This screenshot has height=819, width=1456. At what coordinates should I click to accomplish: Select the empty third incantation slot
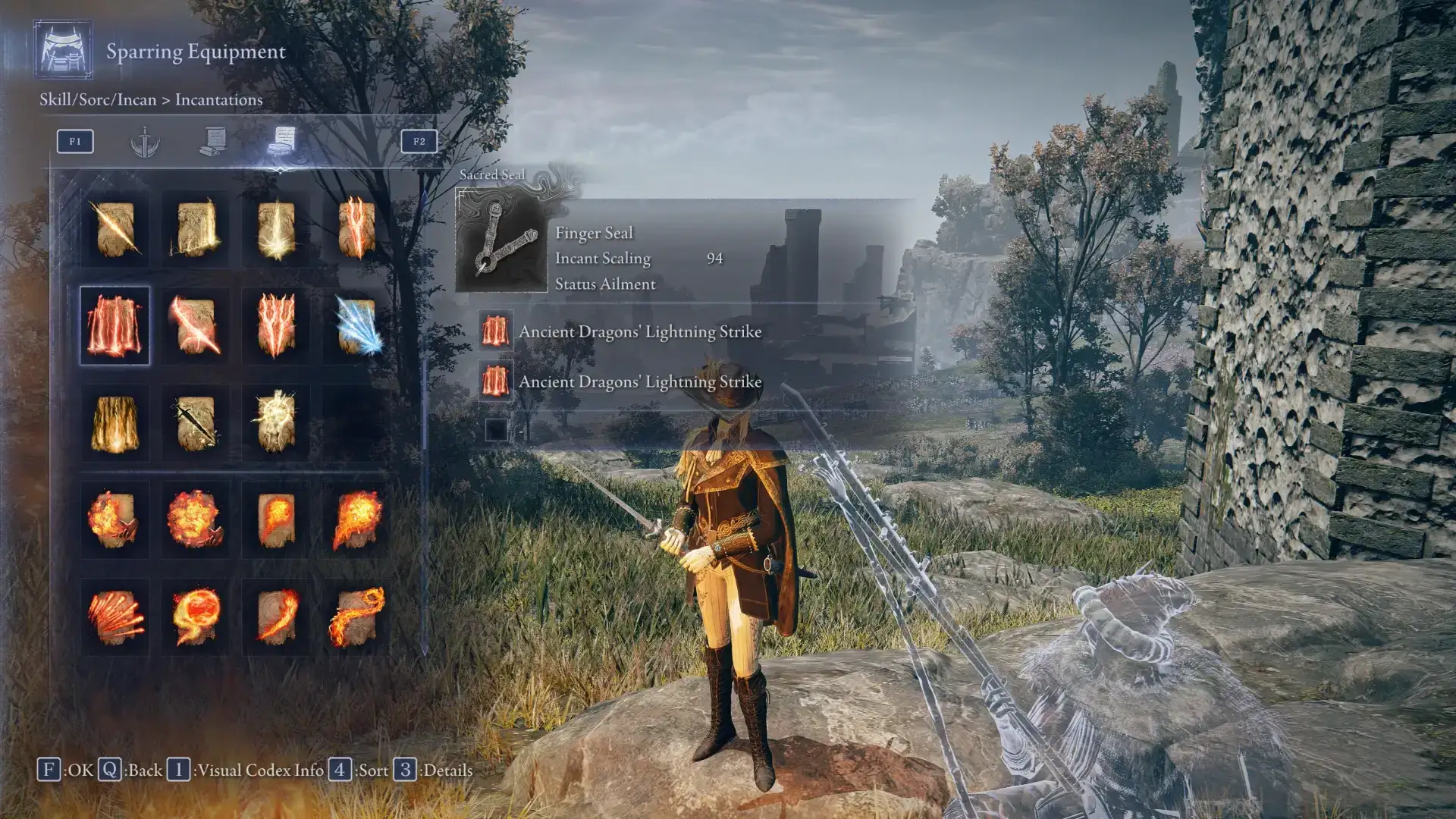pyautogui.click(x=497, y=430)
